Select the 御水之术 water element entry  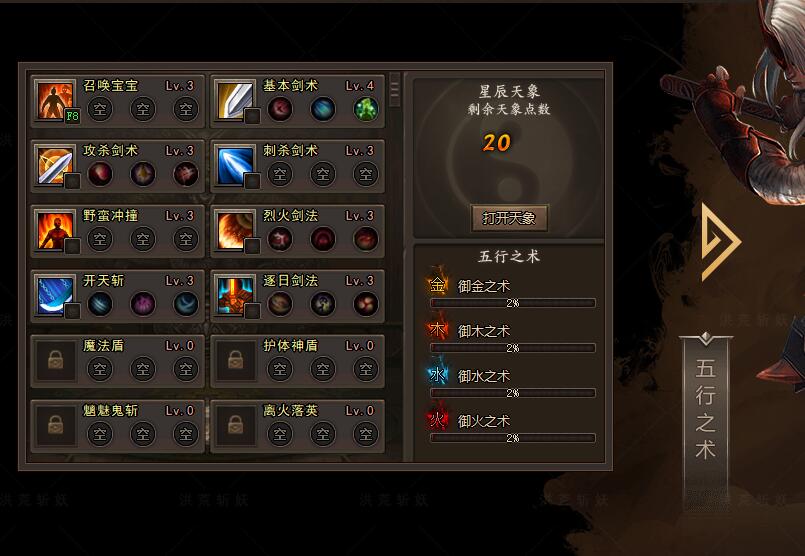tap(483, 376)
